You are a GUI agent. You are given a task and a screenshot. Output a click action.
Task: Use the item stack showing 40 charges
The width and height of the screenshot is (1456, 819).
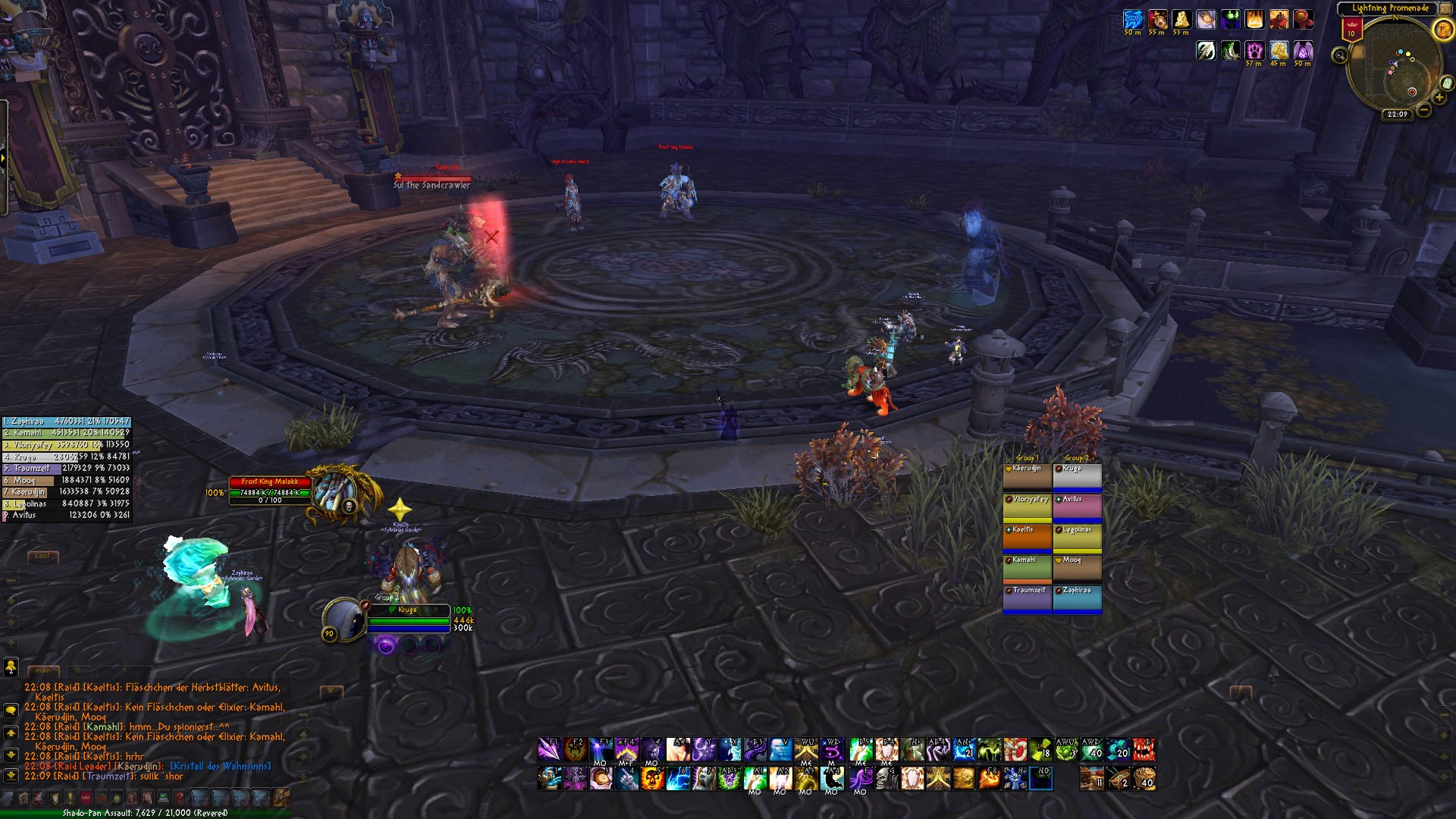[1144, 779]
